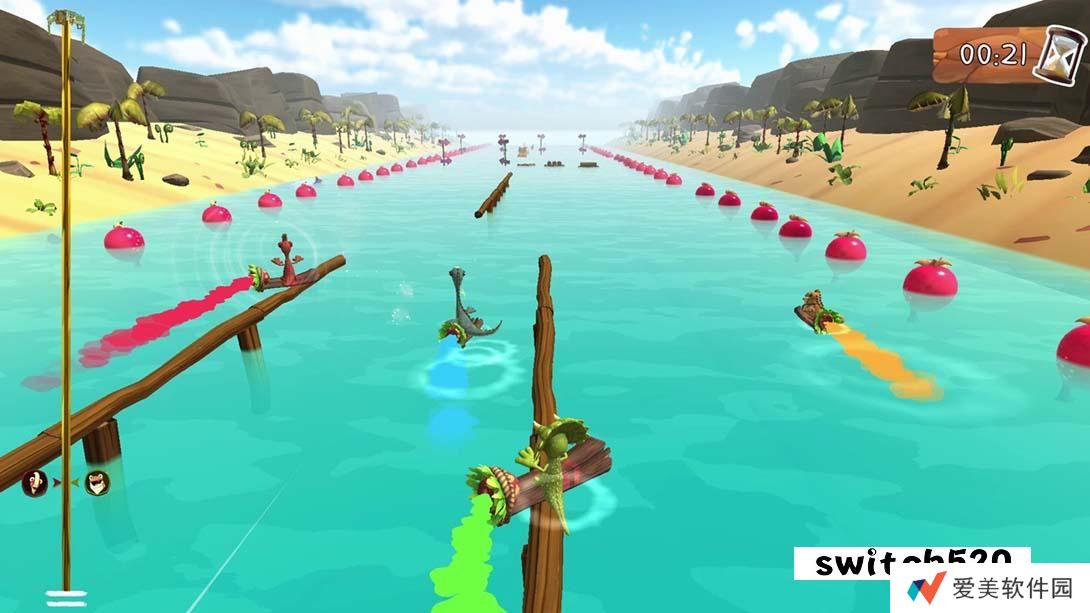Click the finish marker atop the progress pole
Screen dimensions: 1090x613
click(66, 18)
